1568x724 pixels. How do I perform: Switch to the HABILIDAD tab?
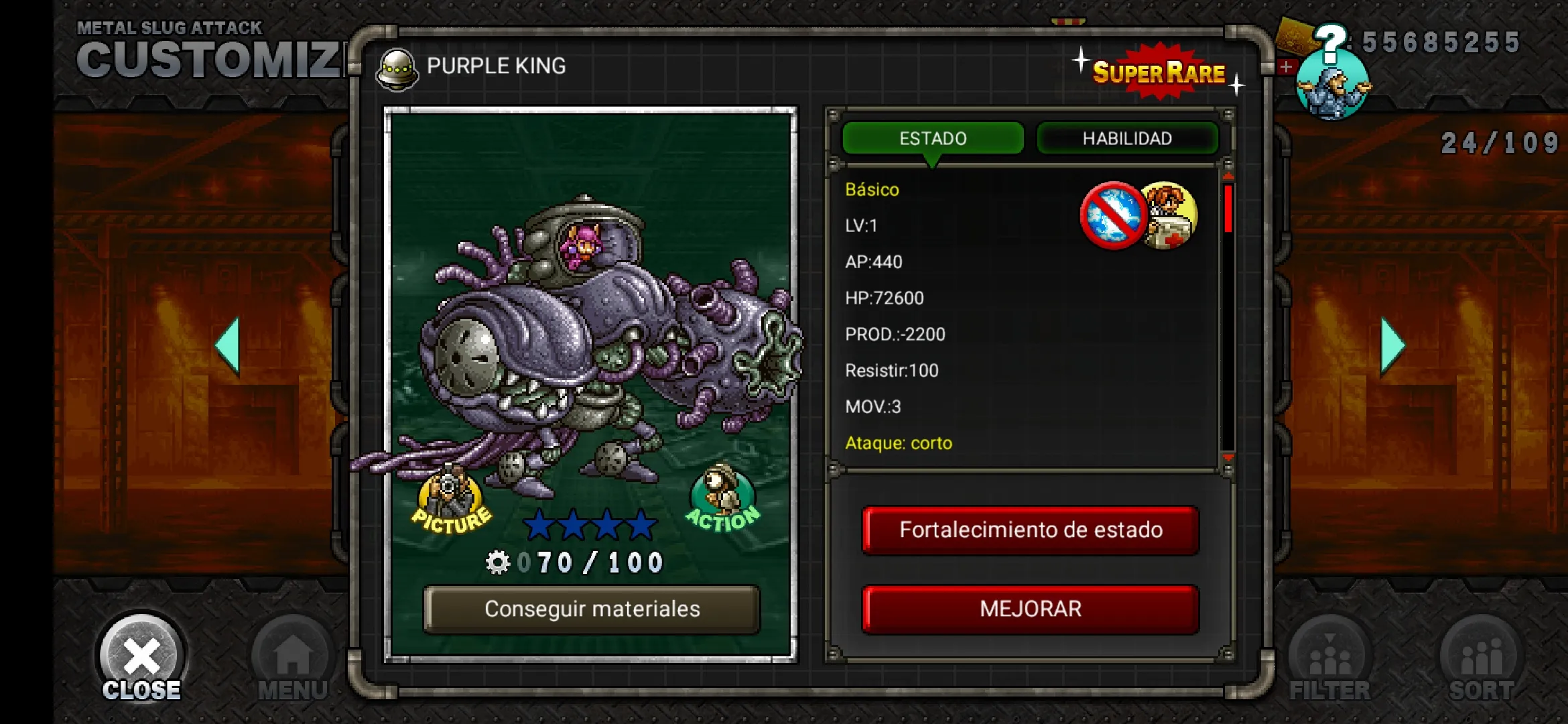click(x=1127, y=138)
